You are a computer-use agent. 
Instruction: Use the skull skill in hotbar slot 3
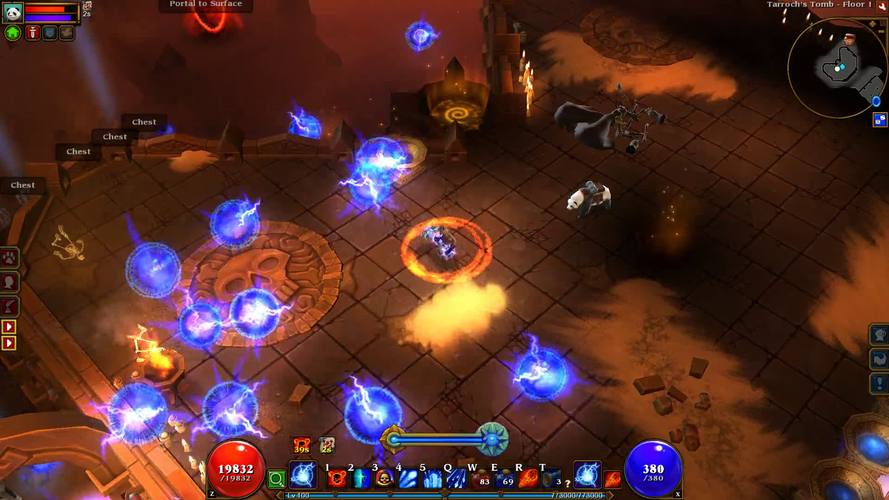(385, 479)
